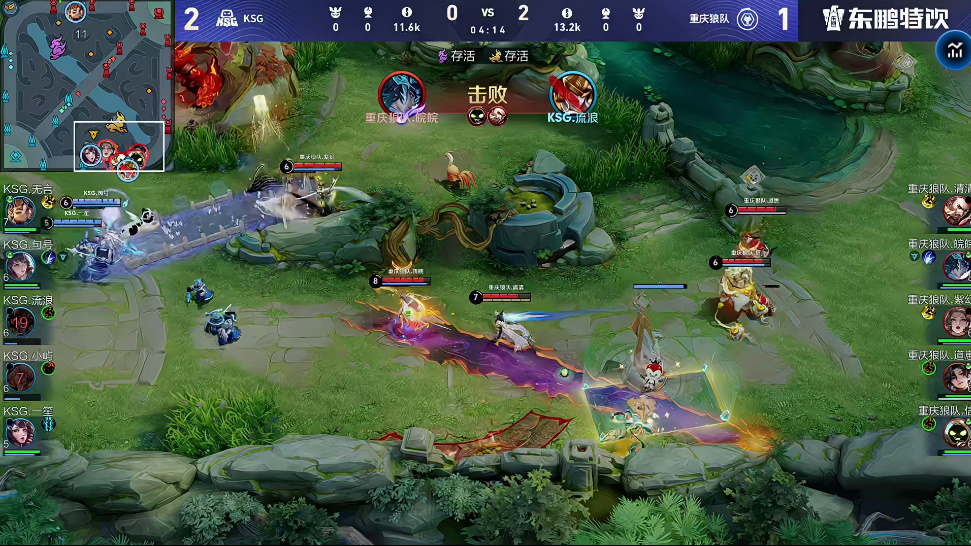Click the 重庆狼队 wolf team logo
971x546 pixels.
pyautogui.click(x=747, y=19)
